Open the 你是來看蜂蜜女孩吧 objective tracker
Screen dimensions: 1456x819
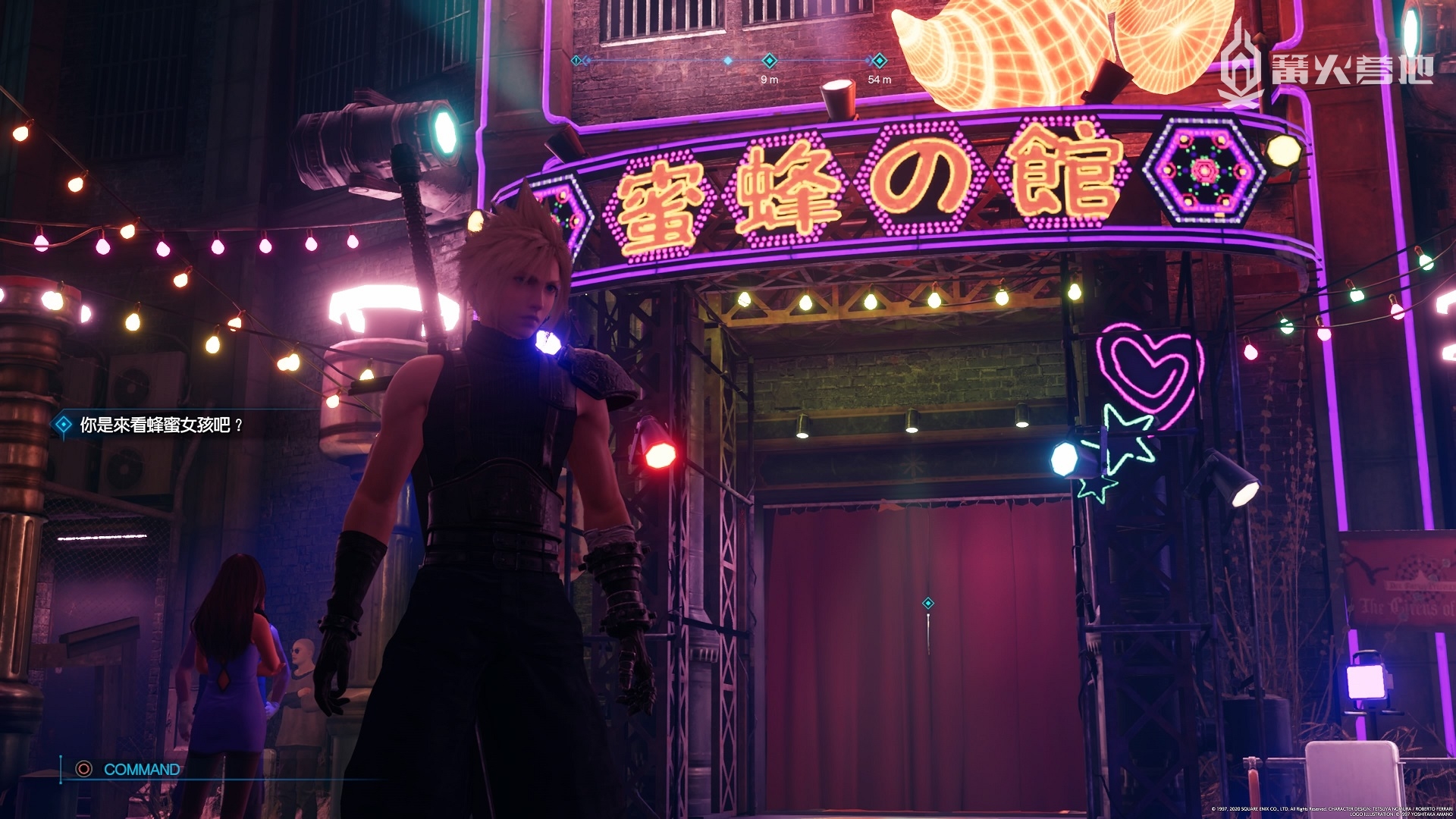click(152, 425)
